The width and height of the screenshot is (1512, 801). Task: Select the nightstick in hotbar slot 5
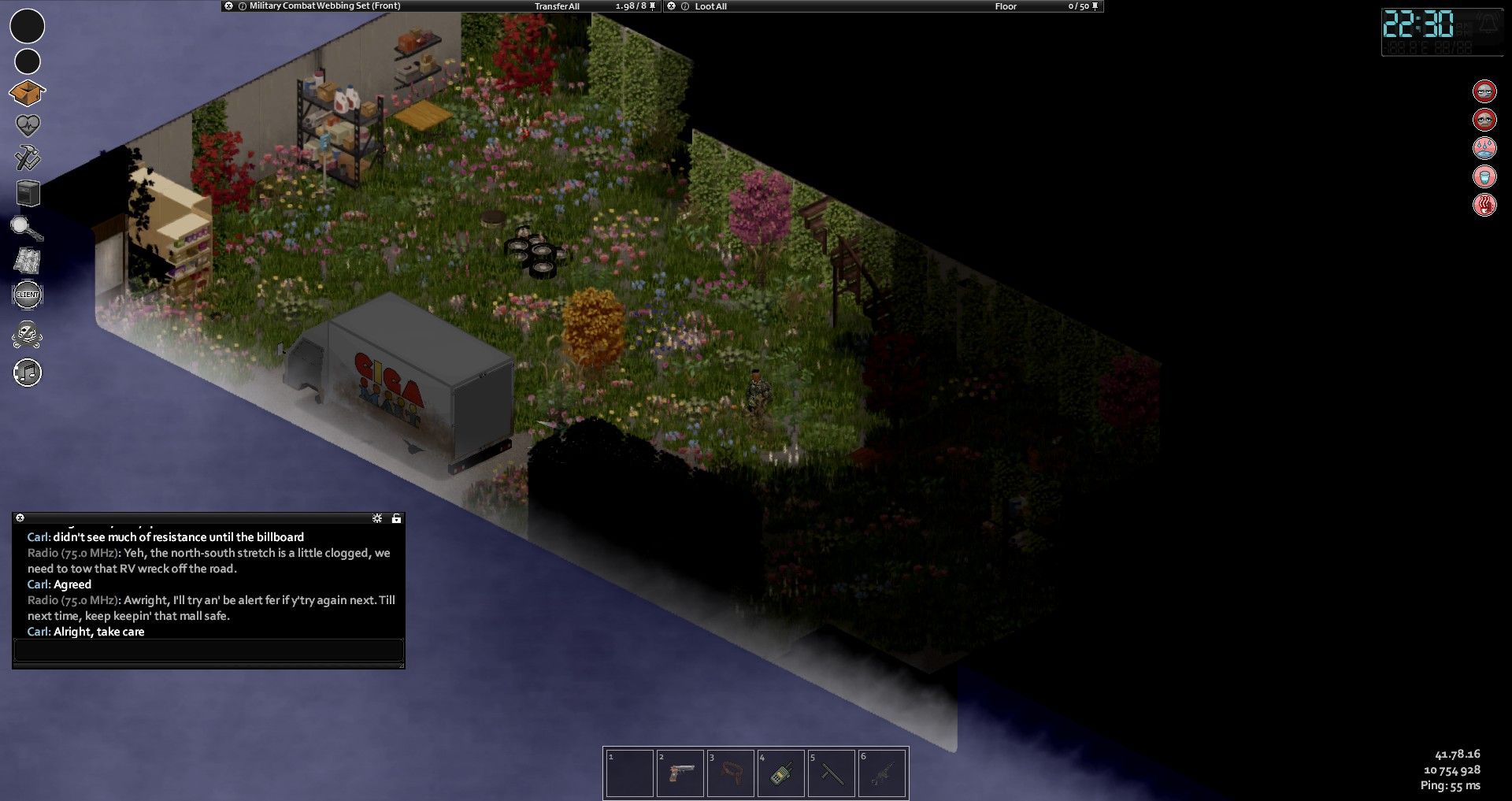click(x=831, y=773)
